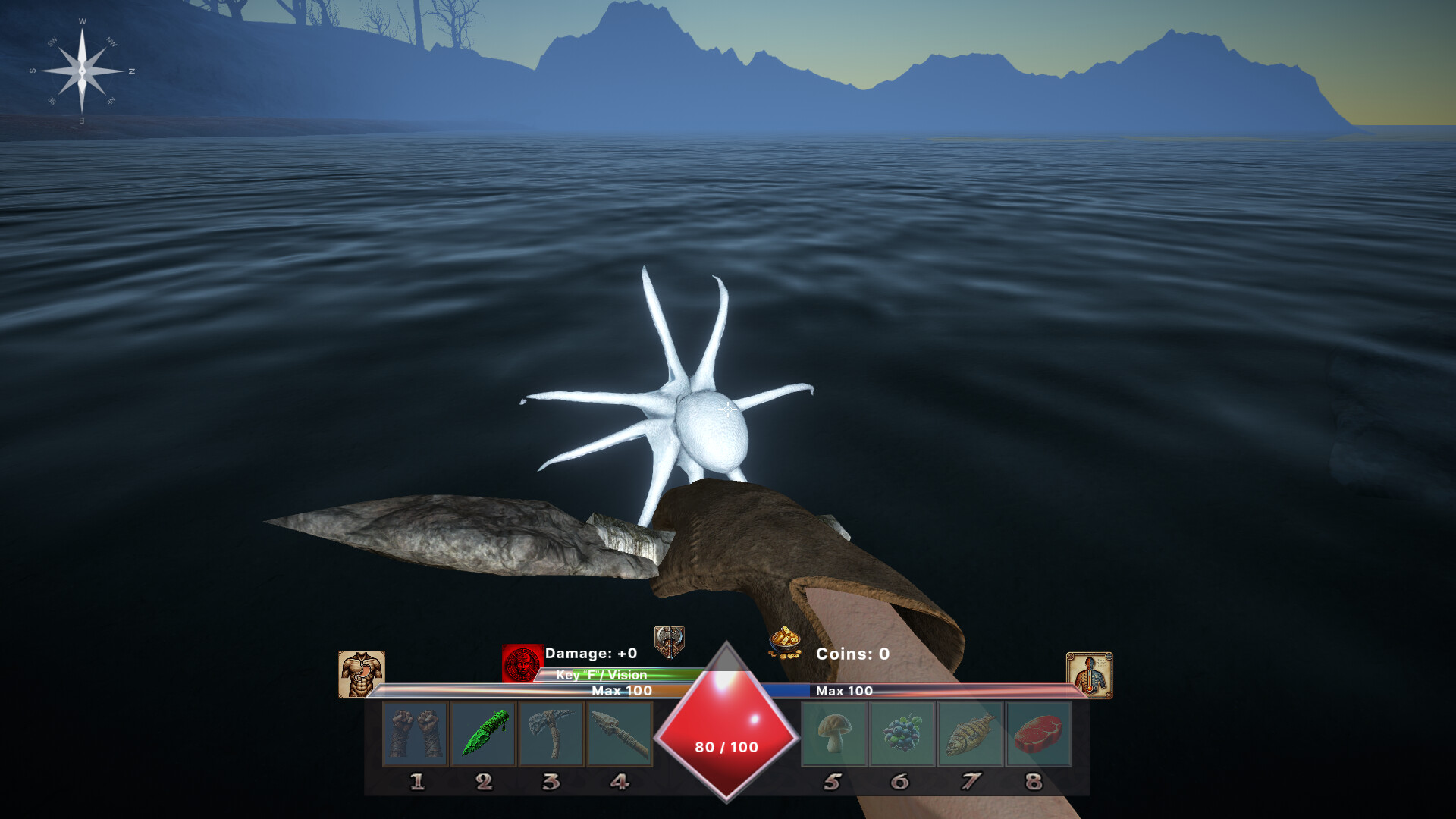Click the compass in the top-left corner

pos(81,71)
